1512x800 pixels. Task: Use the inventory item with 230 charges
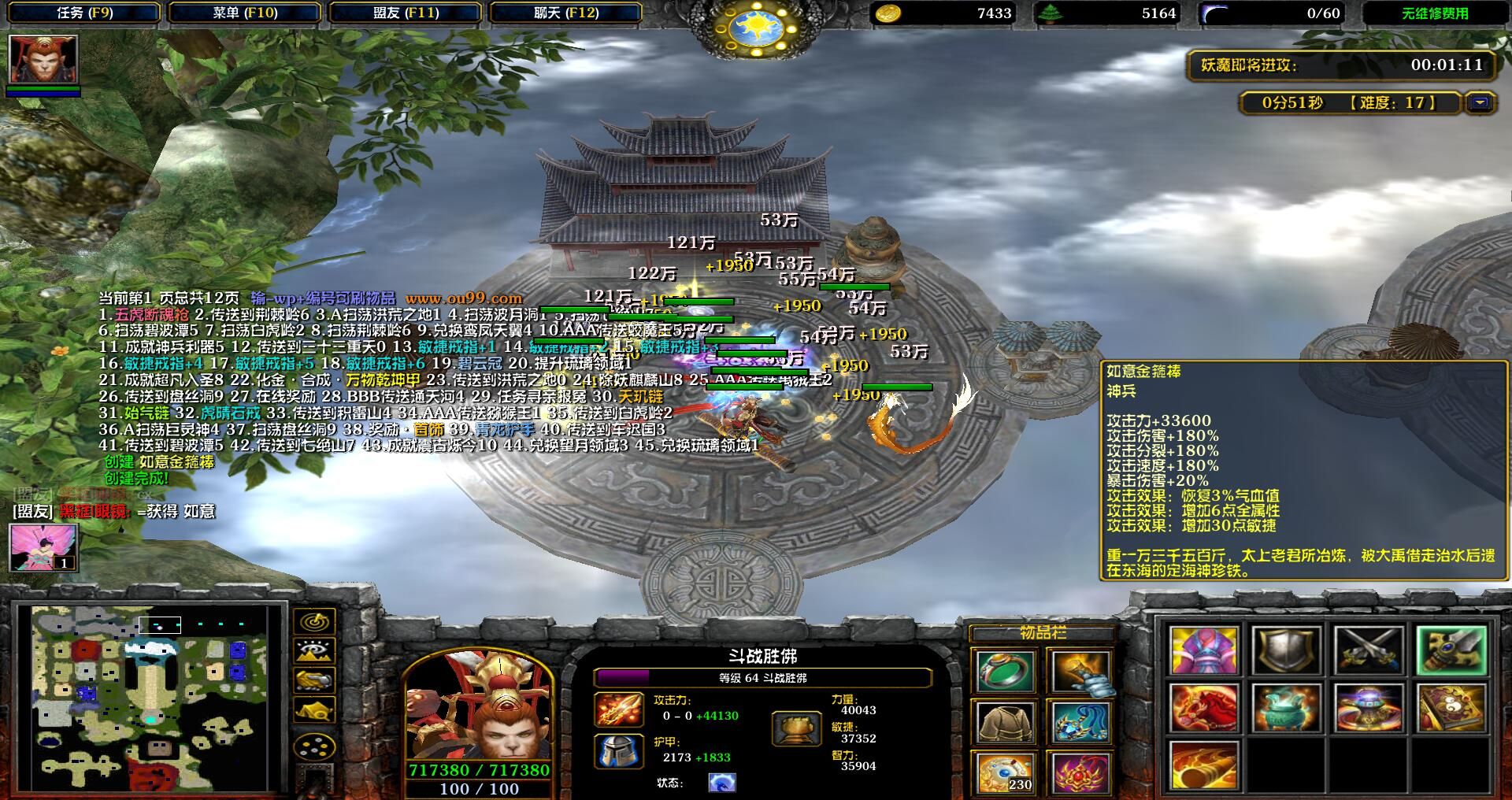click(1006, 772)
